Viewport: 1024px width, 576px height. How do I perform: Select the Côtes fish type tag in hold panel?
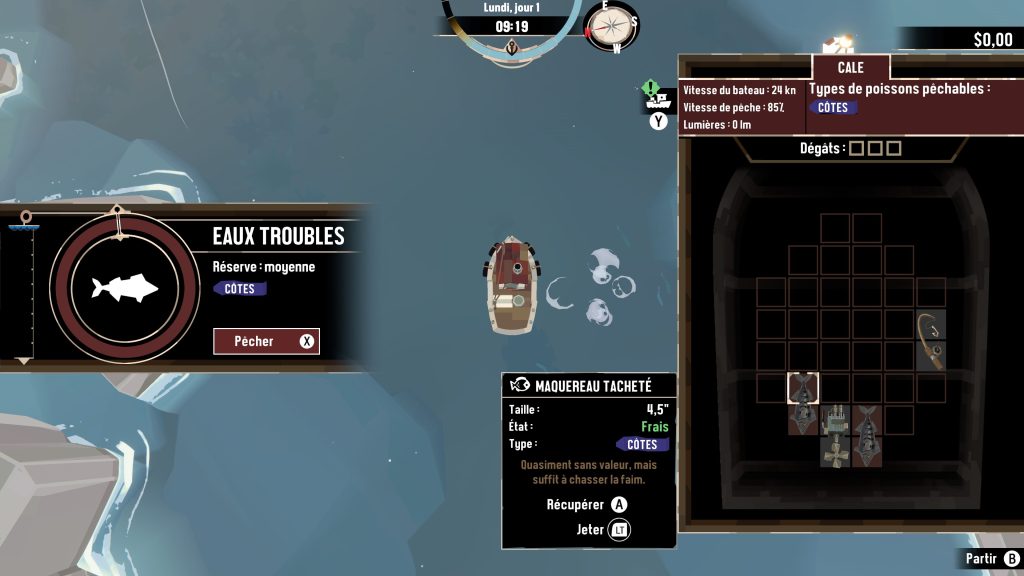tap(833, 108)
